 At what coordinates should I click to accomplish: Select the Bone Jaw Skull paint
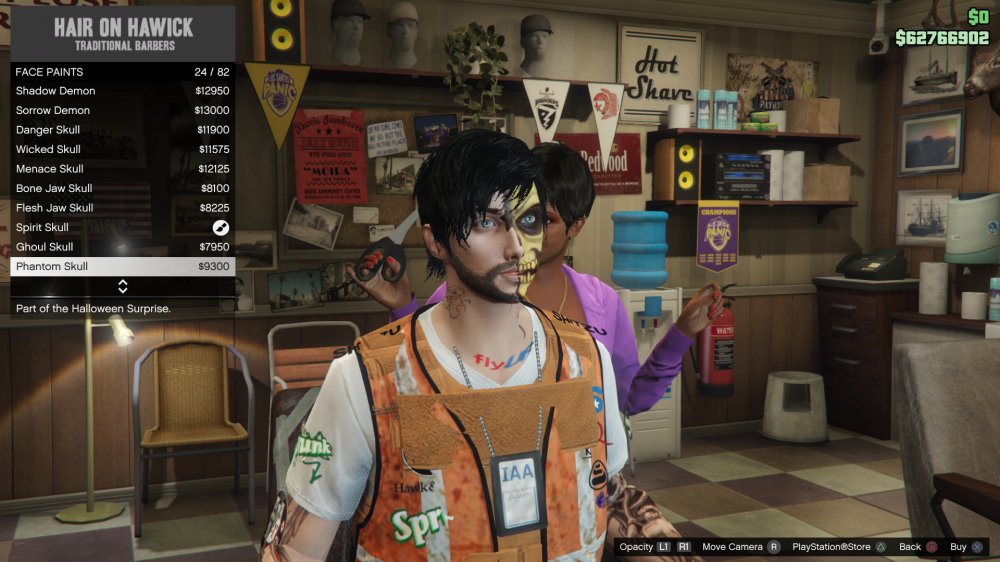point(122,188)
